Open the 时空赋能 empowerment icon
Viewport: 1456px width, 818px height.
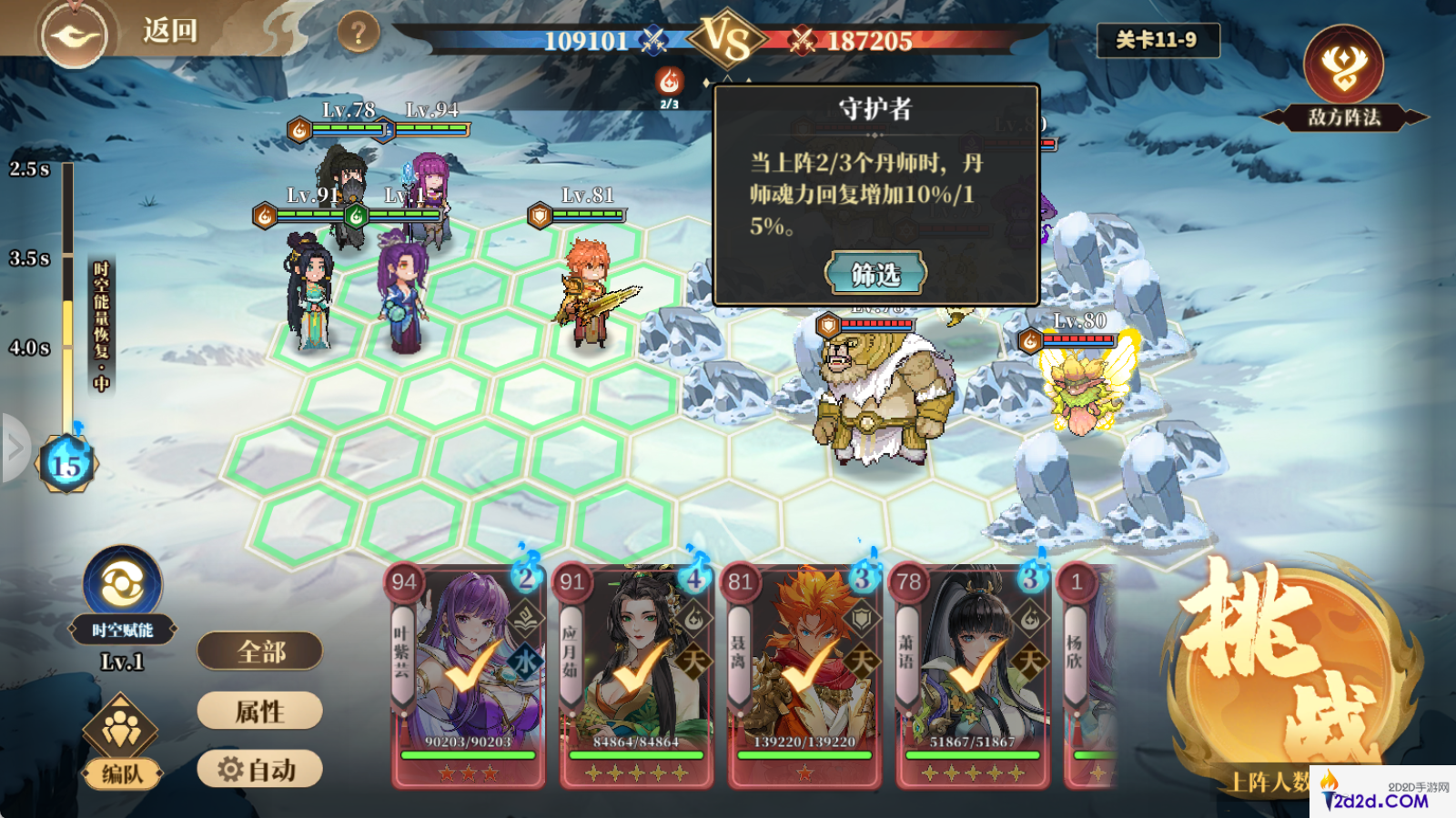[123, 587]
